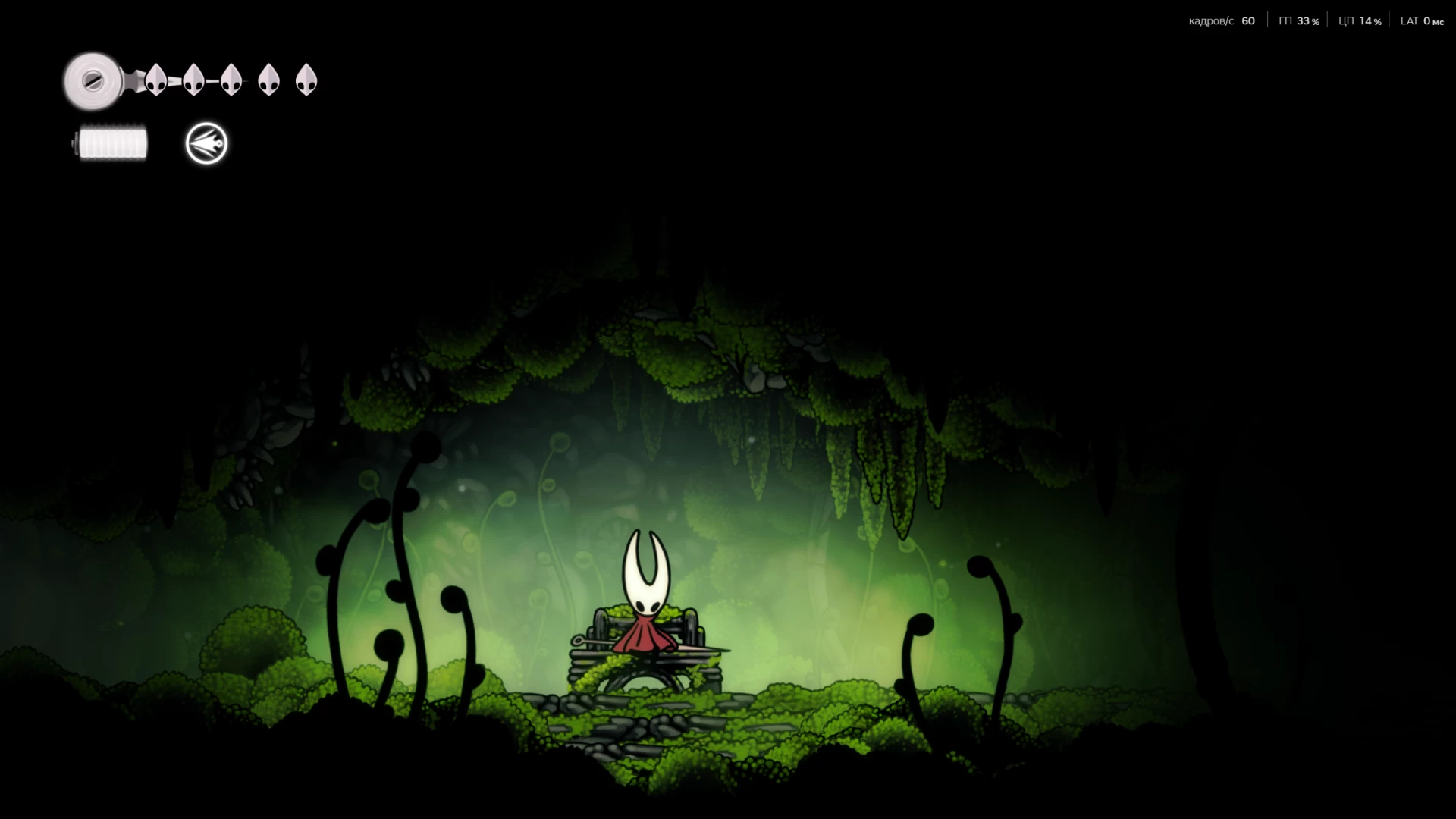Image resolution: width=1456 pixels, height=819 pixels.
Task: Select the Silkspear skill icon
Action: (206, 143)
